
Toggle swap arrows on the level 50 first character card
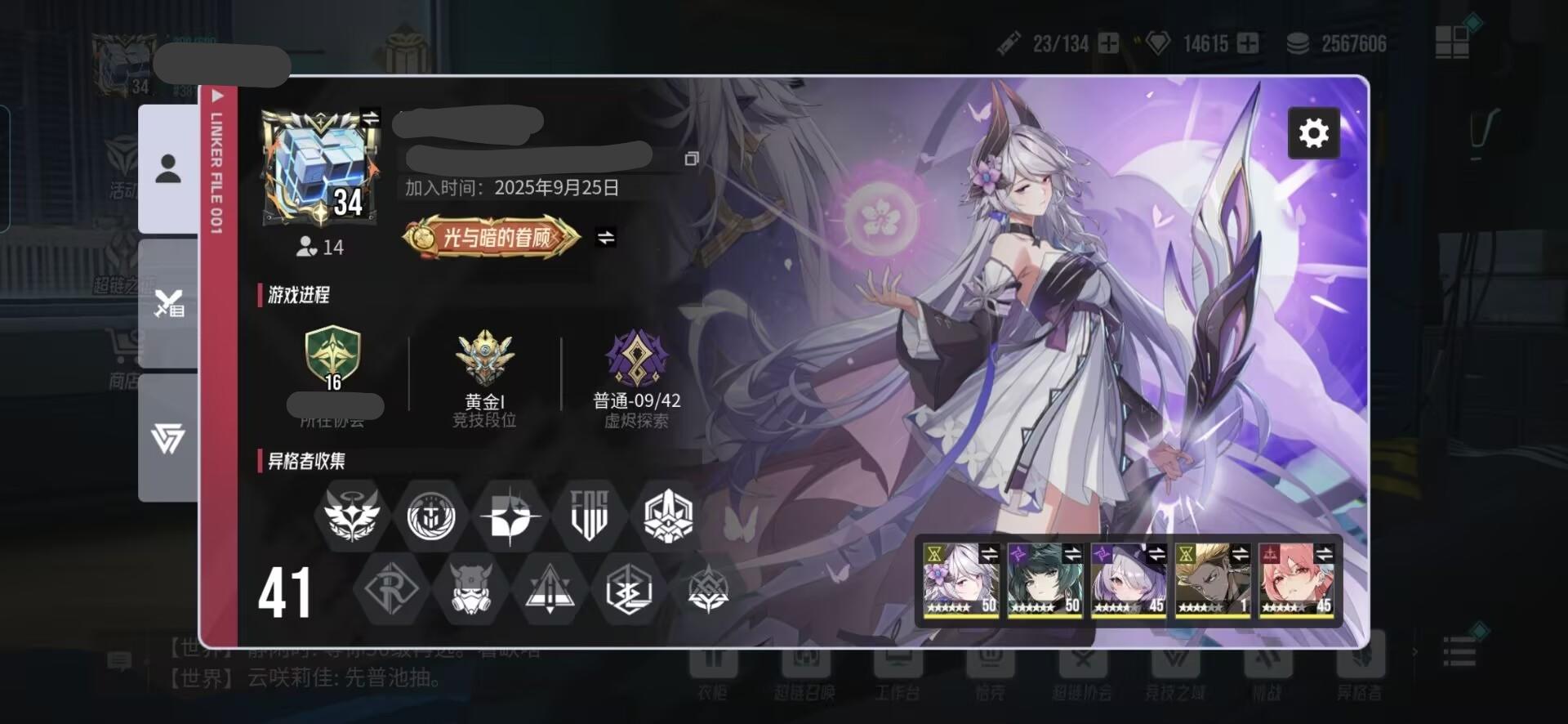991,553
